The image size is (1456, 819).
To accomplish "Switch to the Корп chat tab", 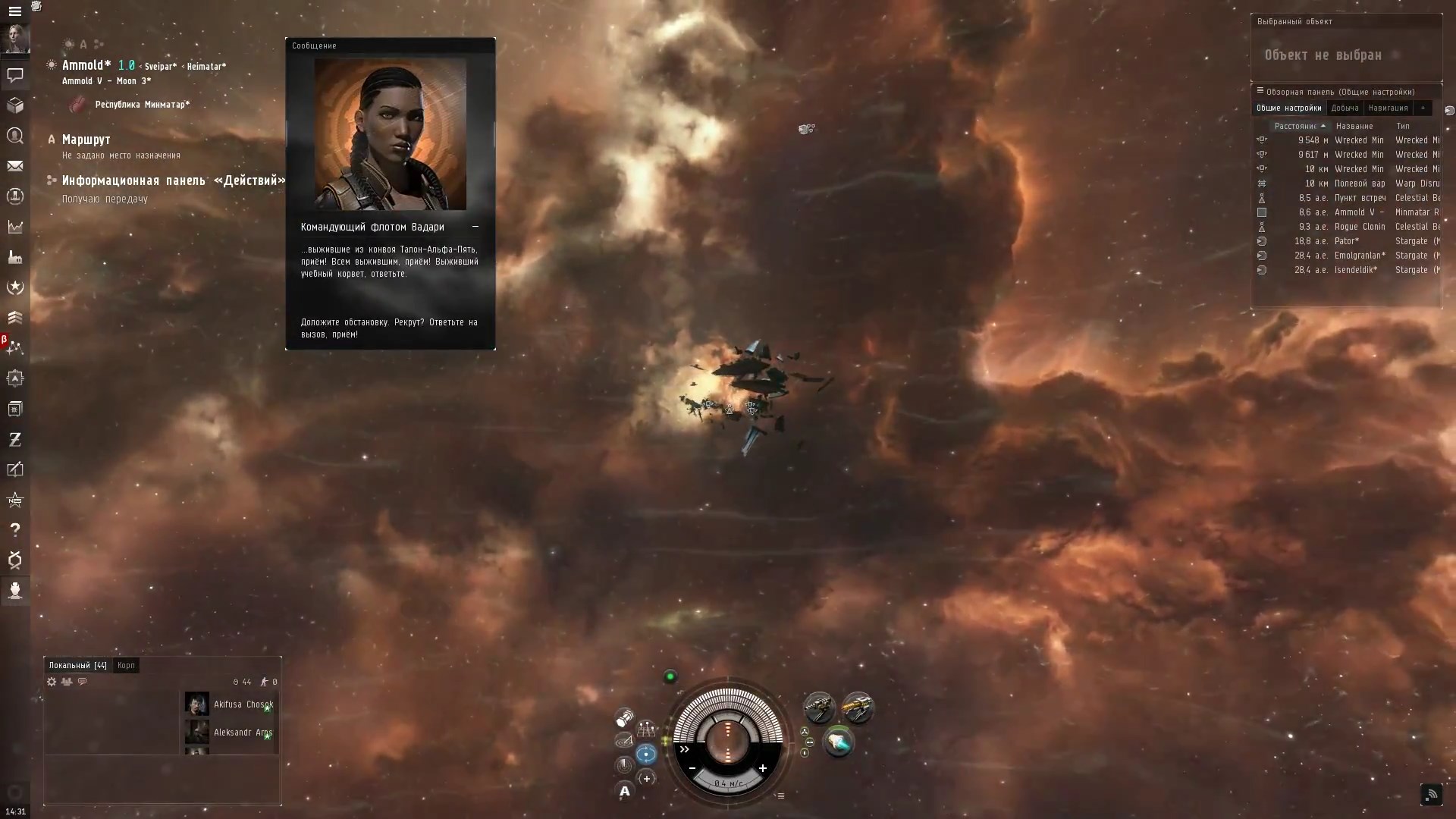I will 126,665.
